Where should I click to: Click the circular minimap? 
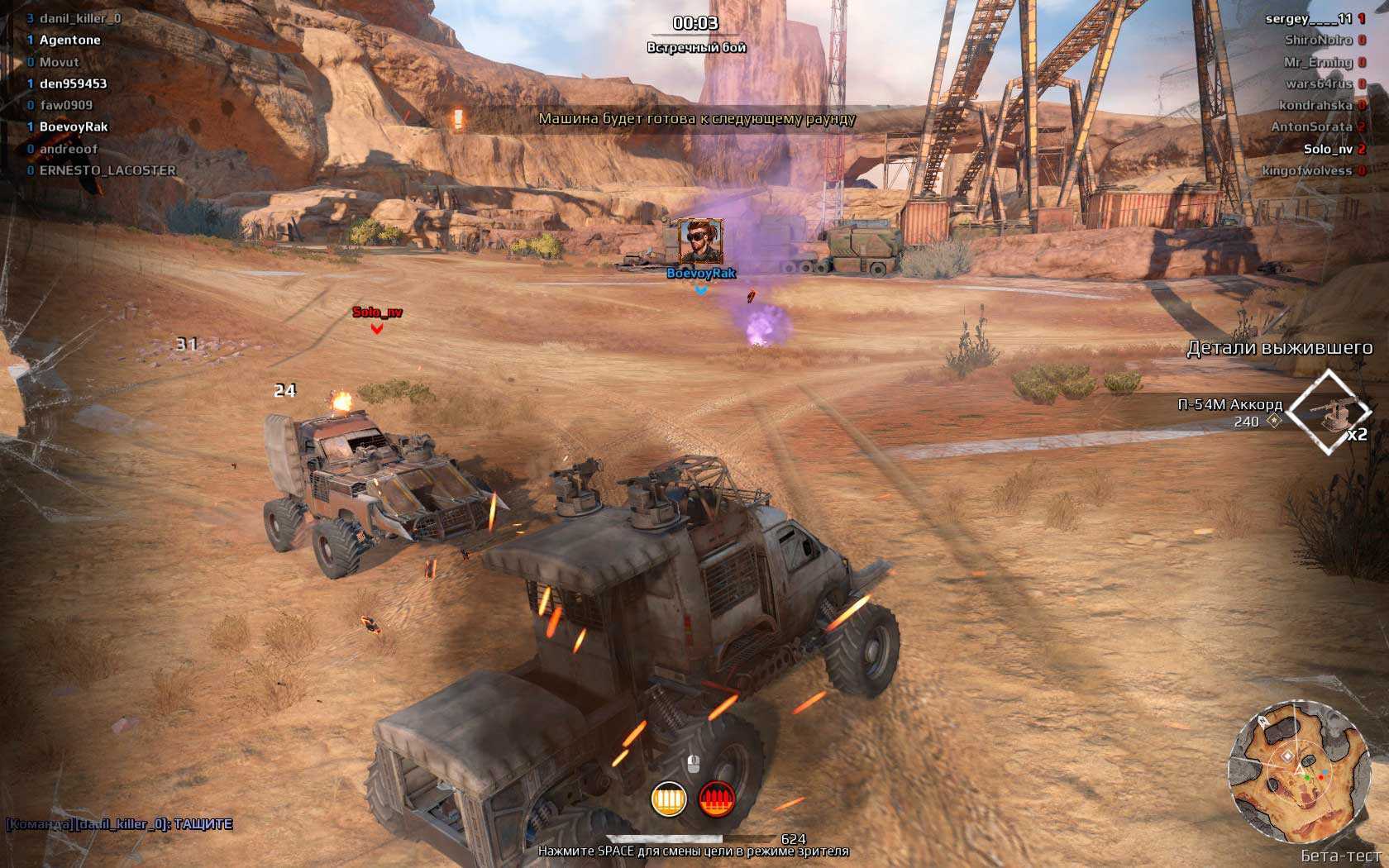(x=1296, y=771)
